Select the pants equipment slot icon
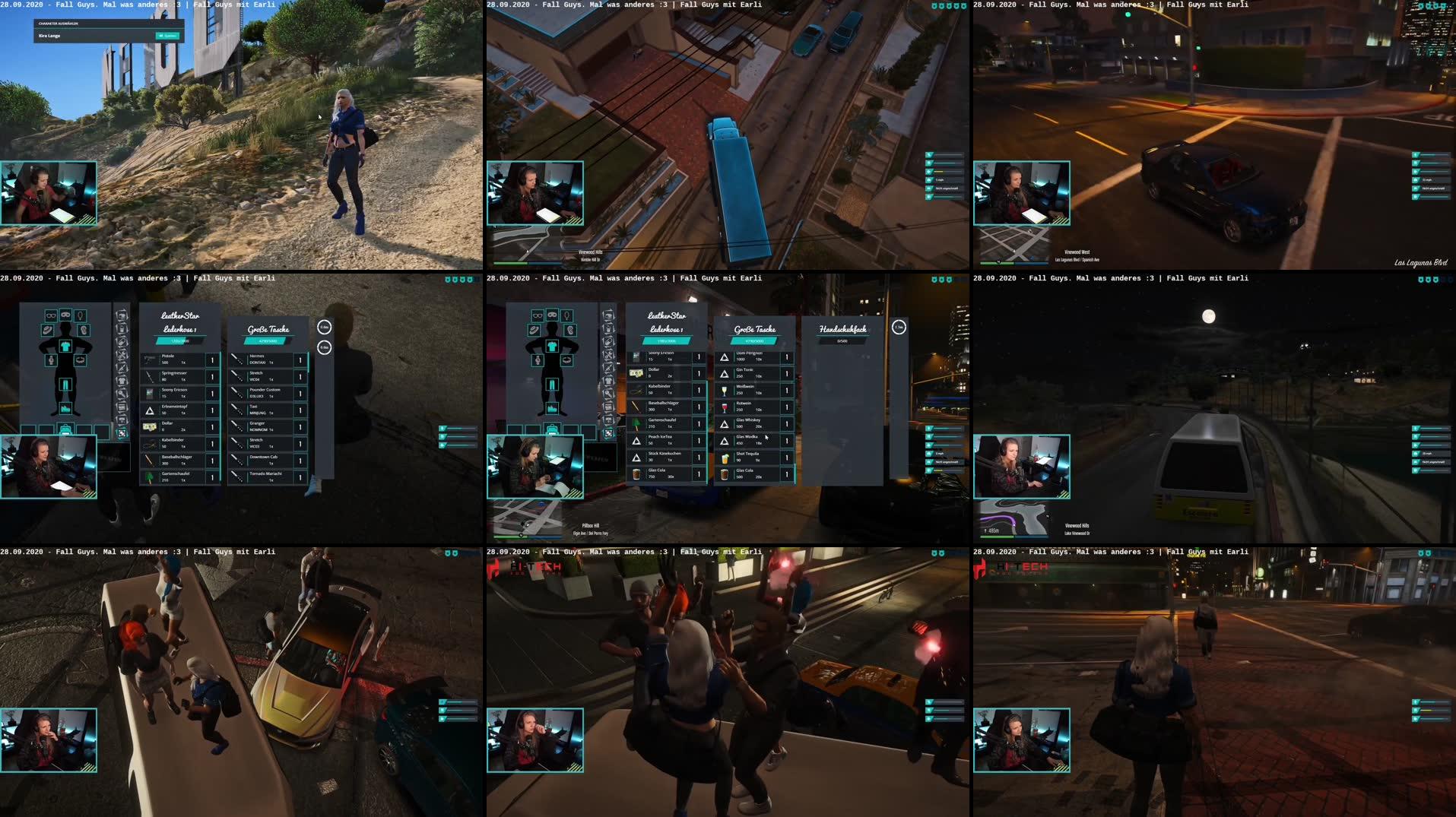Screen dimensions: 1456x817 click(x=66, y=385)
